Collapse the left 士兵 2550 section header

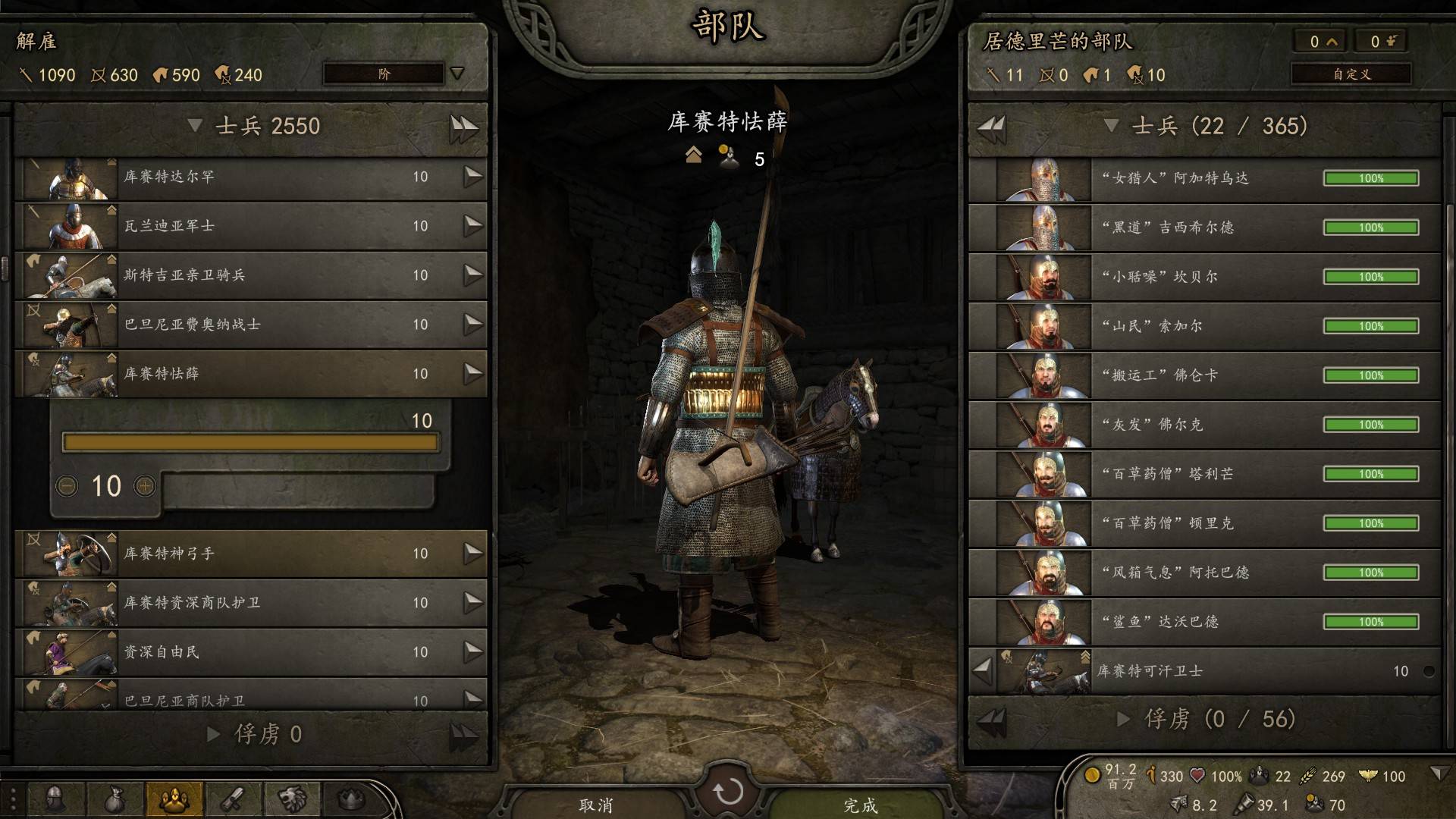pos(195,126)
